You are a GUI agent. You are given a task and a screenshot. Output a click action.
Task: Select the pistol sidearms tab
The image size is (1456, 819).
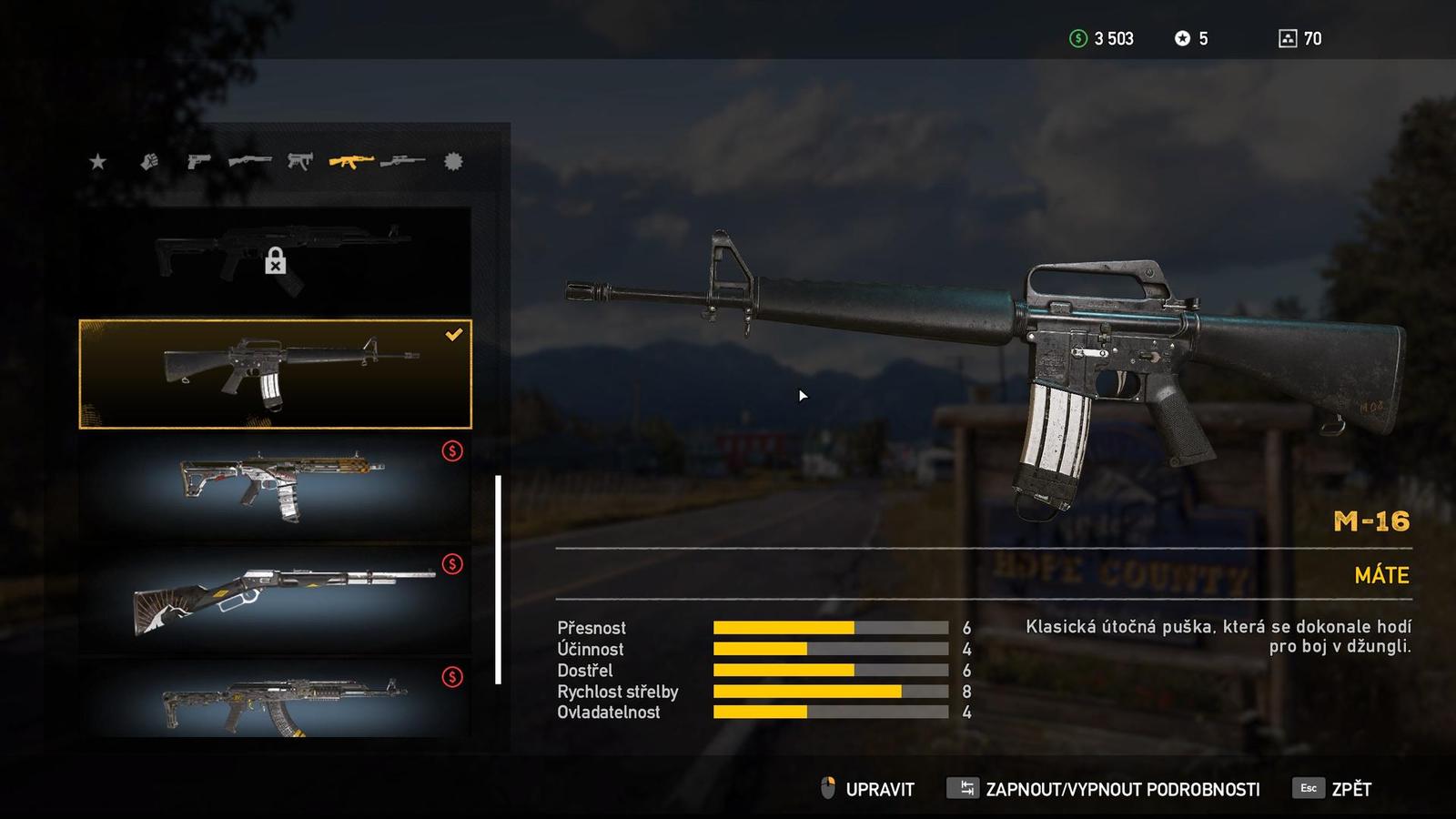coord(198,162)
